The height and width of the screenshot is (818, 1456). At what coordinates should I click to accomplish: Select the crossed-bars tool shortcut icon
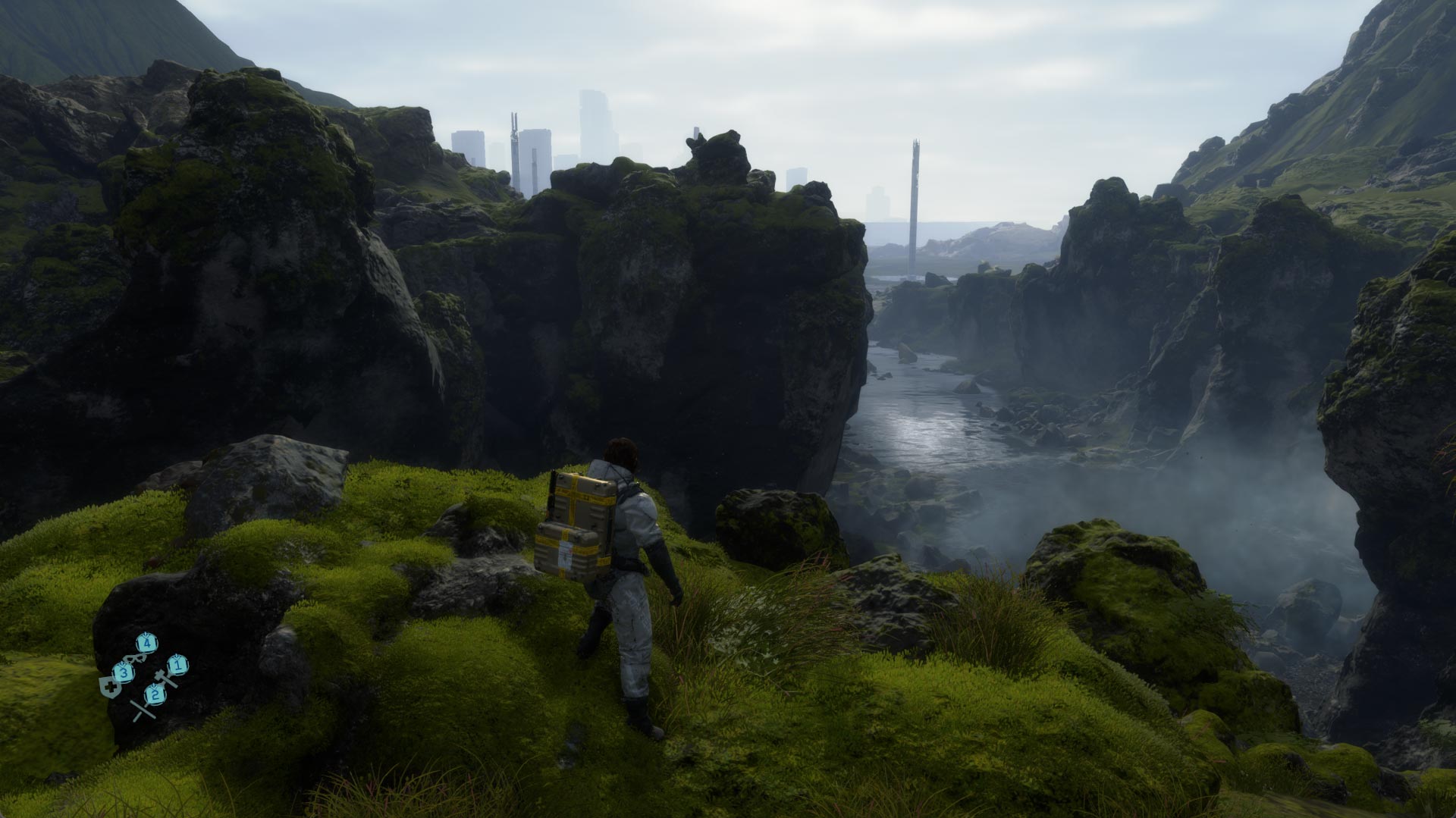tap(141, 710)
